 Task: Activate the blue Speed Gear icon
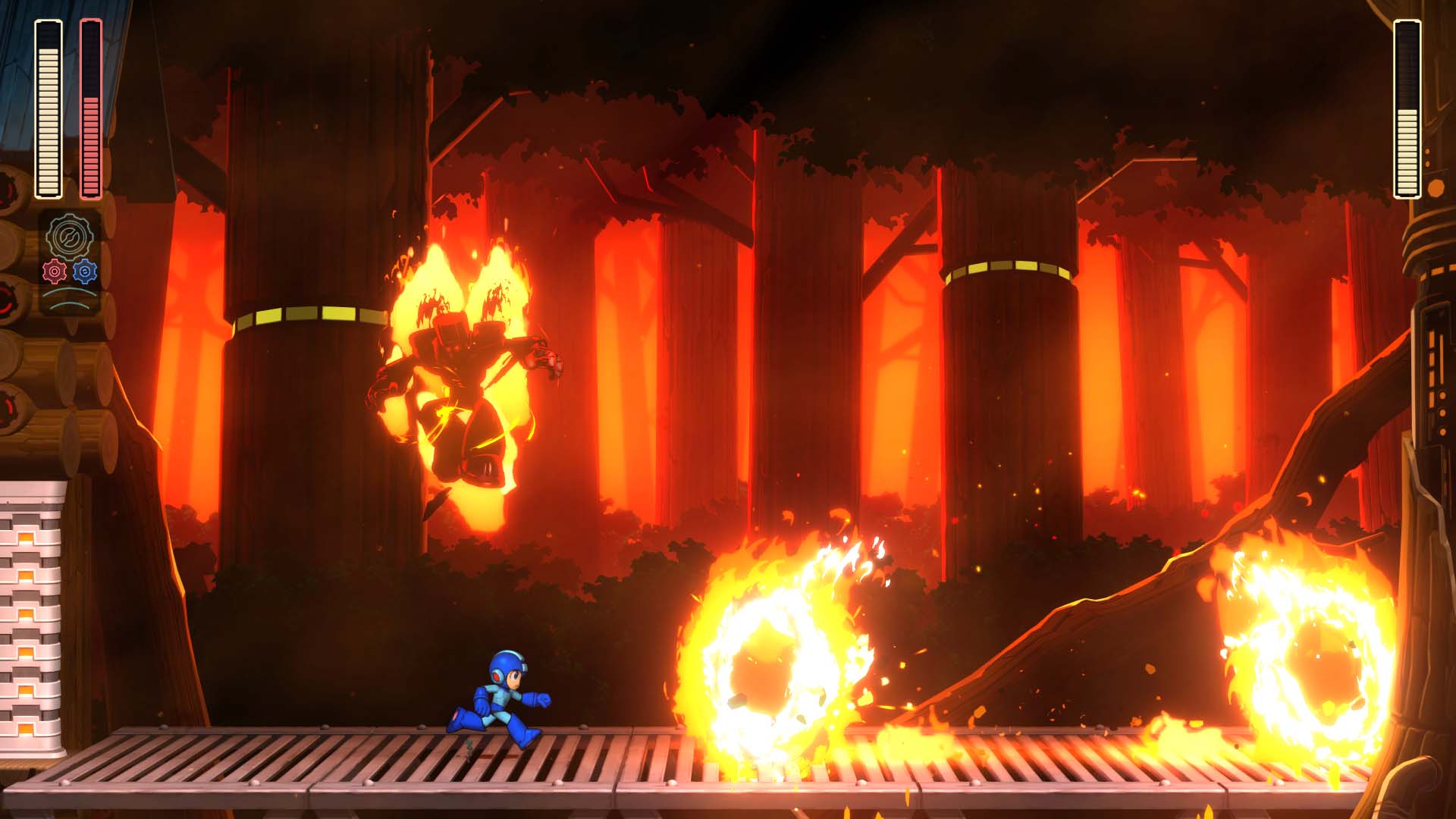tap(84, 271)
